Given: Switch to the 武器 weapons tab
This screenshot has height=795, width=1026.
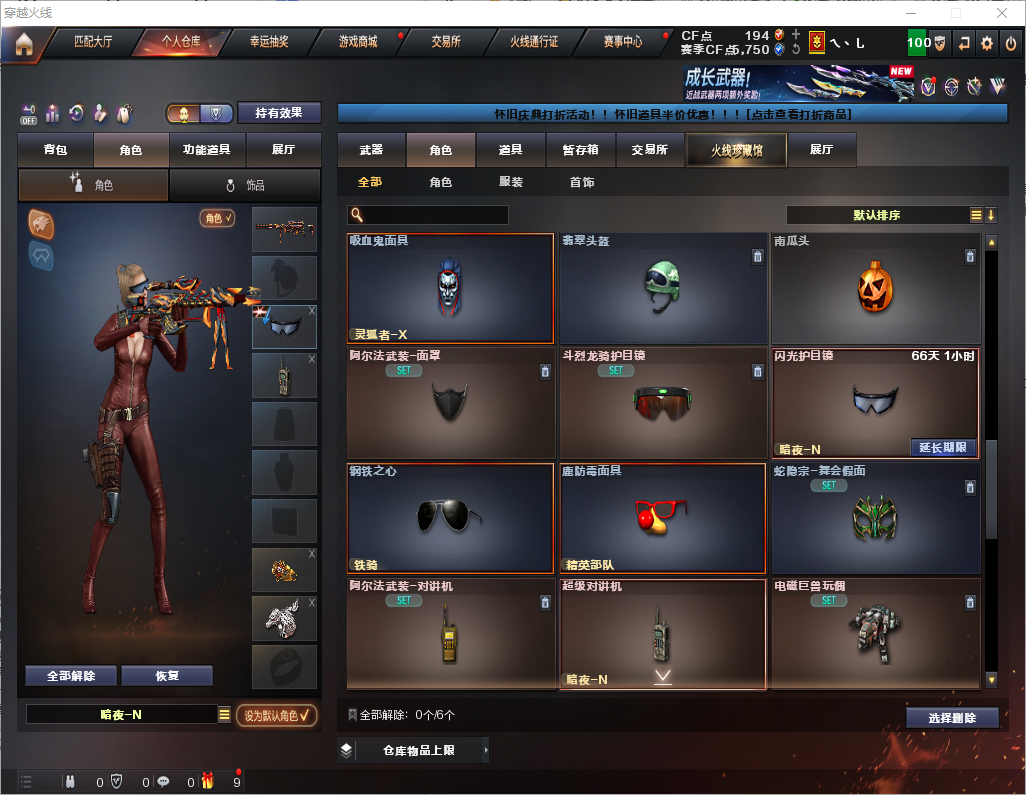Looking at the screenshot, I should (371, 150).
